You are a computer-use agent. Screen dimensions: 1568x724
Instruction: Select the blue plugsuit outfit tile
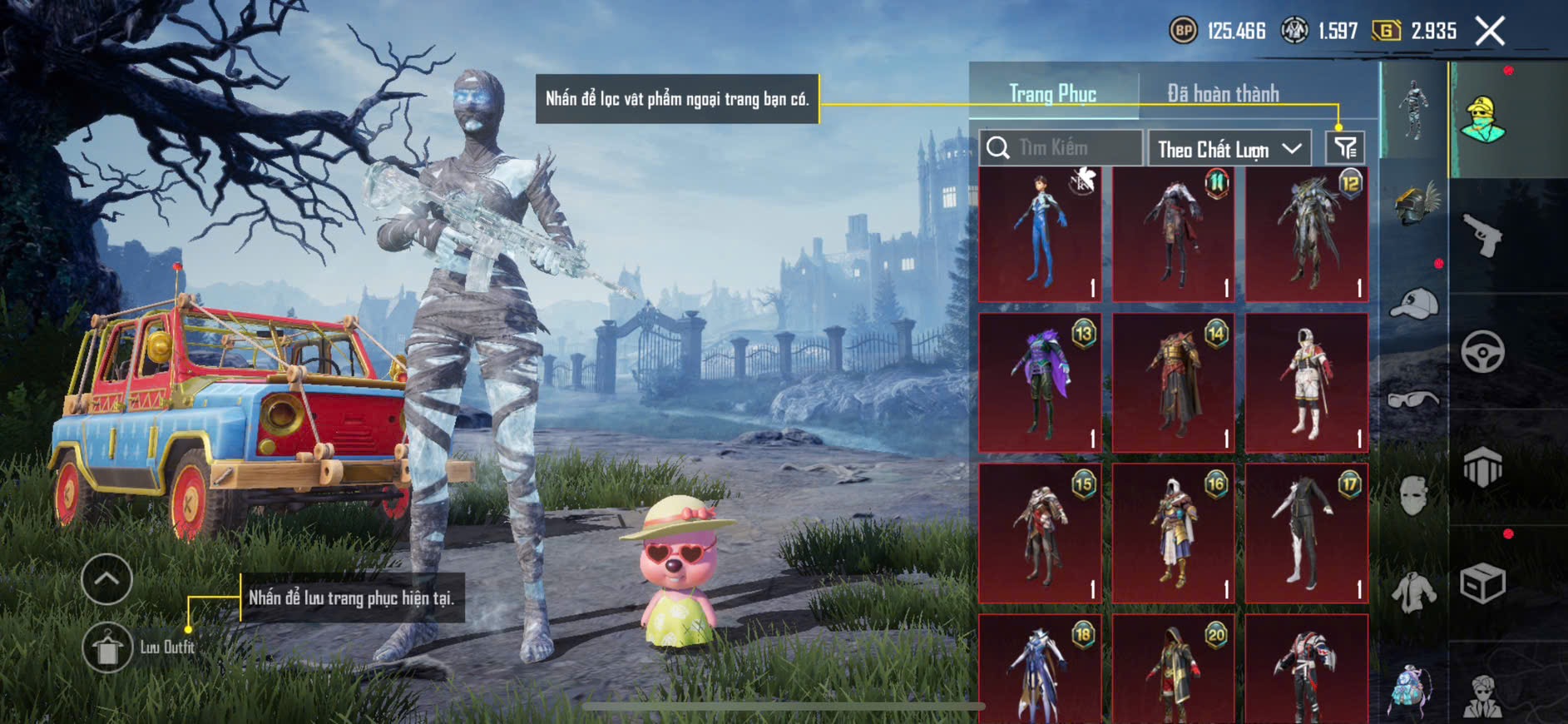(x=1040, y=234)
